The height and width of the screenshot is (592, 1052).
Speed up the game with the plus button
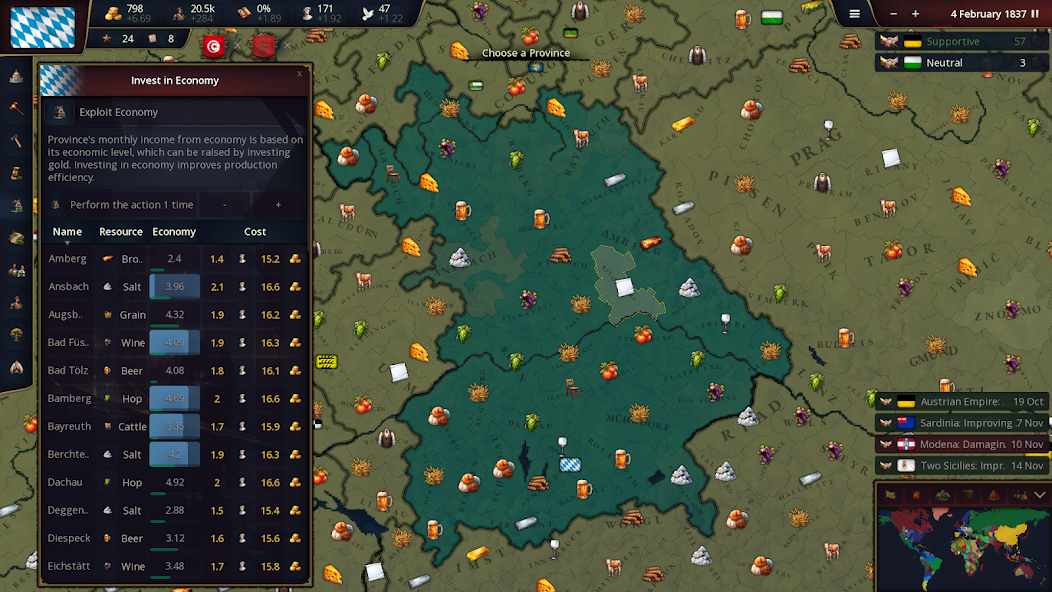pyautogui.click(x=915, y=14)
